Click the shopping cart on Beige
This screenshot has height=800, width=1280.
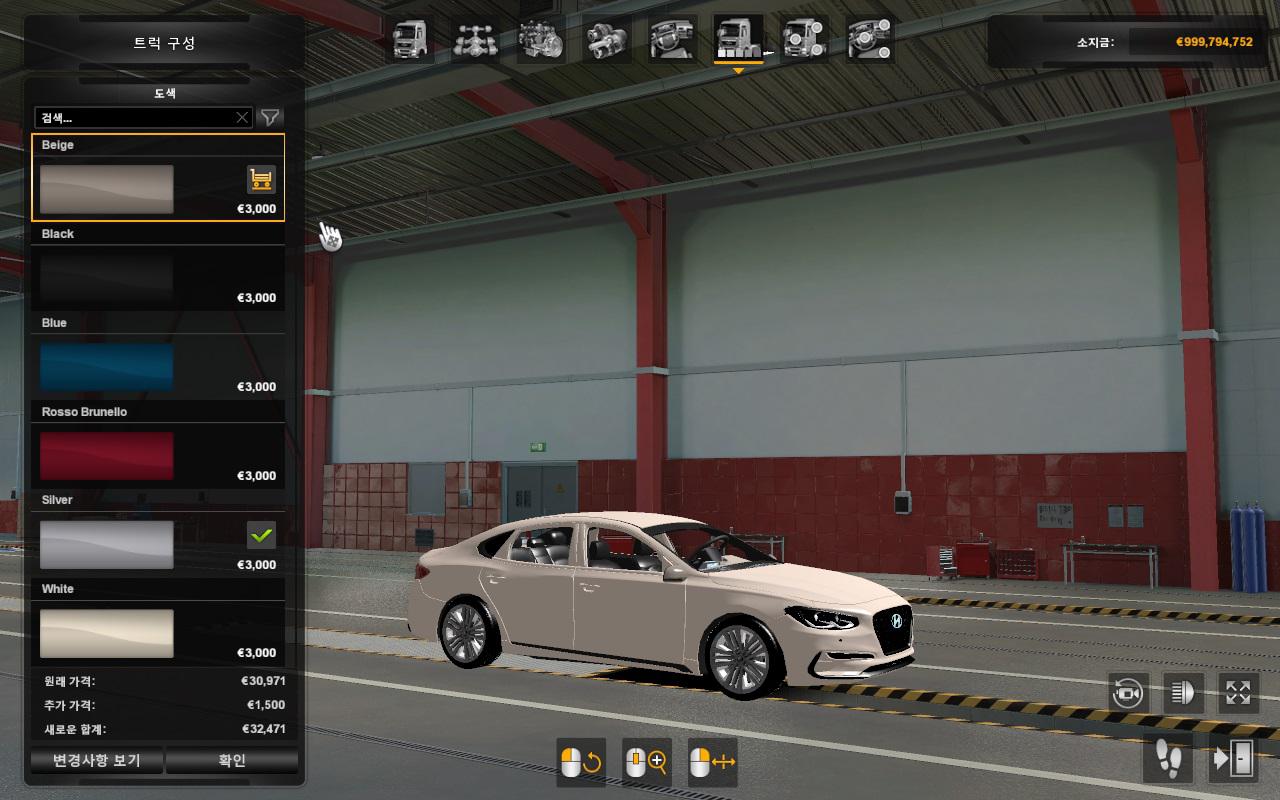coord(261,180)
